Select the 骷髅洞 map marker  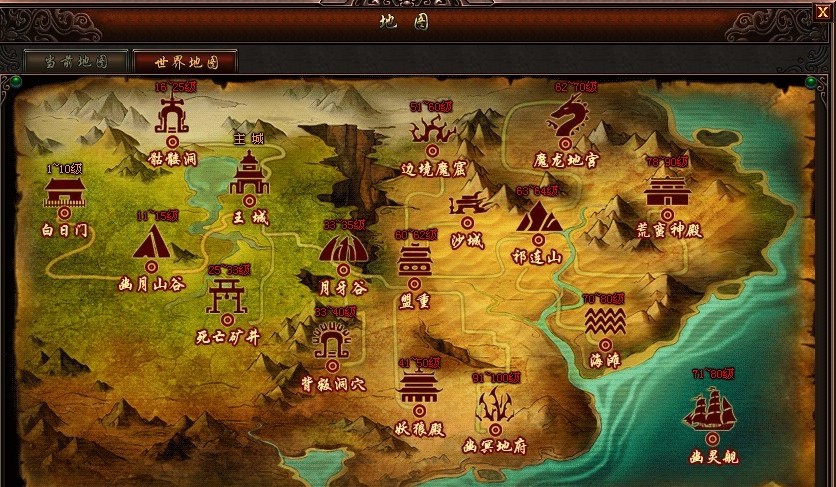tap(173, 121)
